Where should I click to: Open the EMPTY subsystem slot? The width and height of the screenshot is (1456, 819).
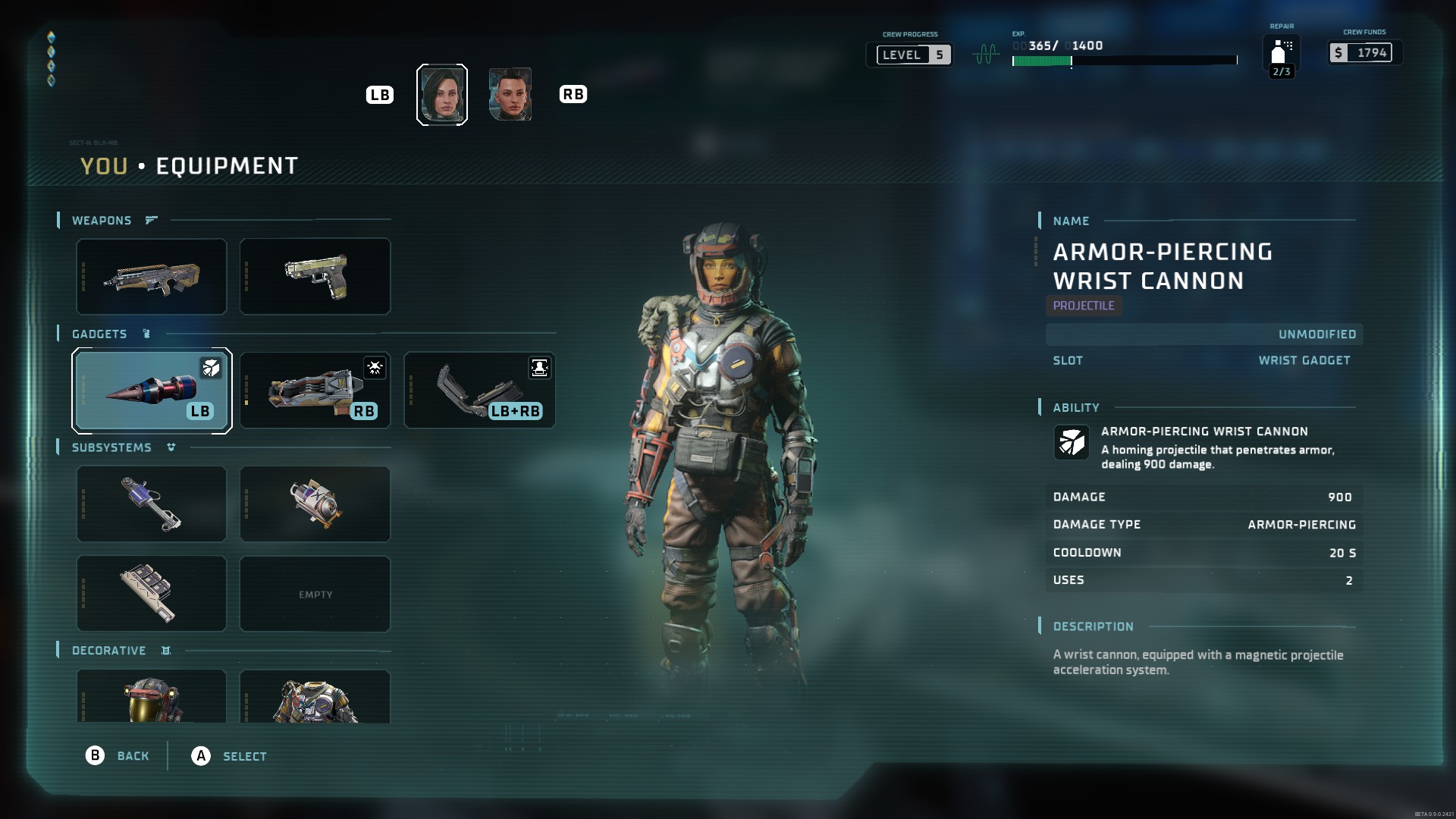[315, 594]
